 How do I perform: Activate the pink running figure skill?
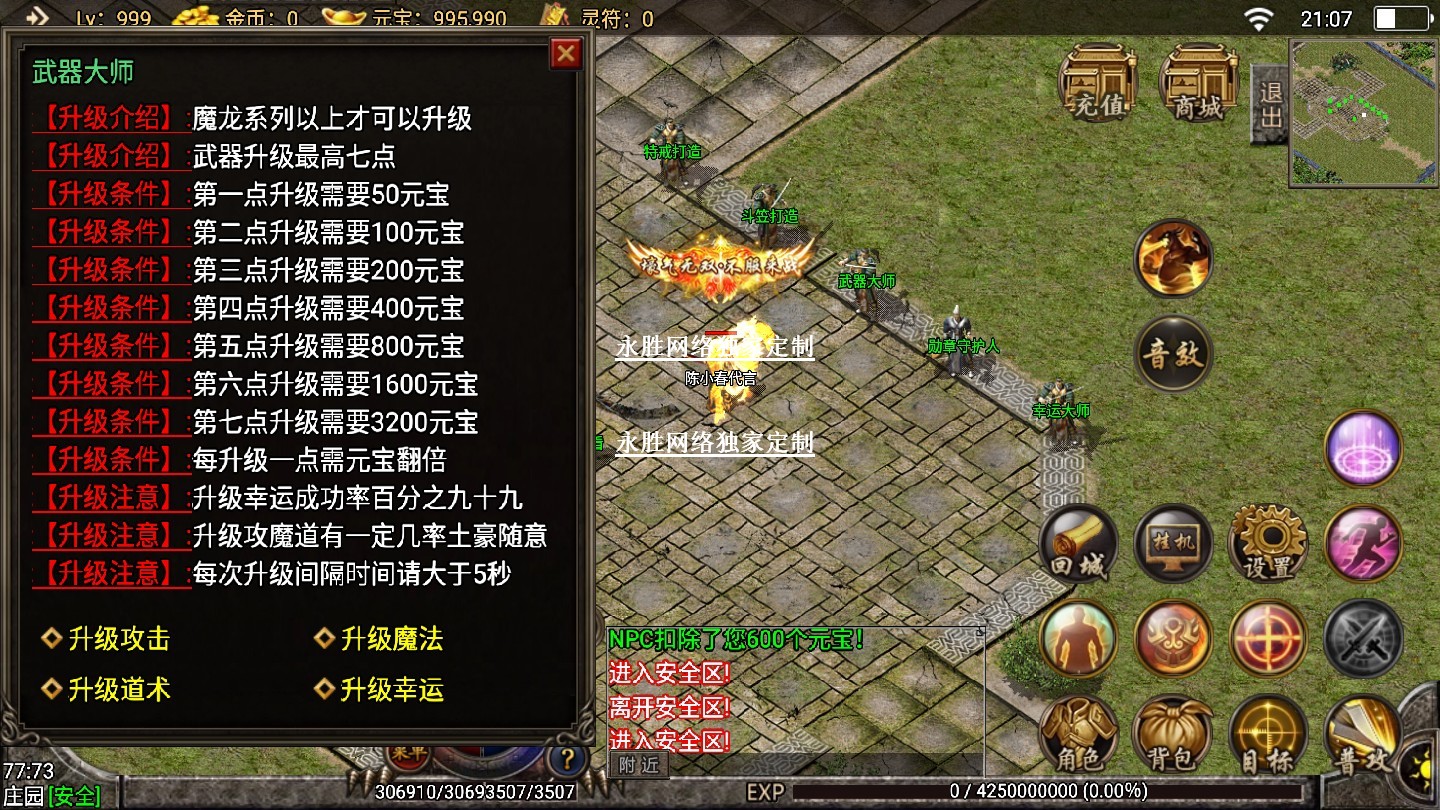coord(1363,546)
